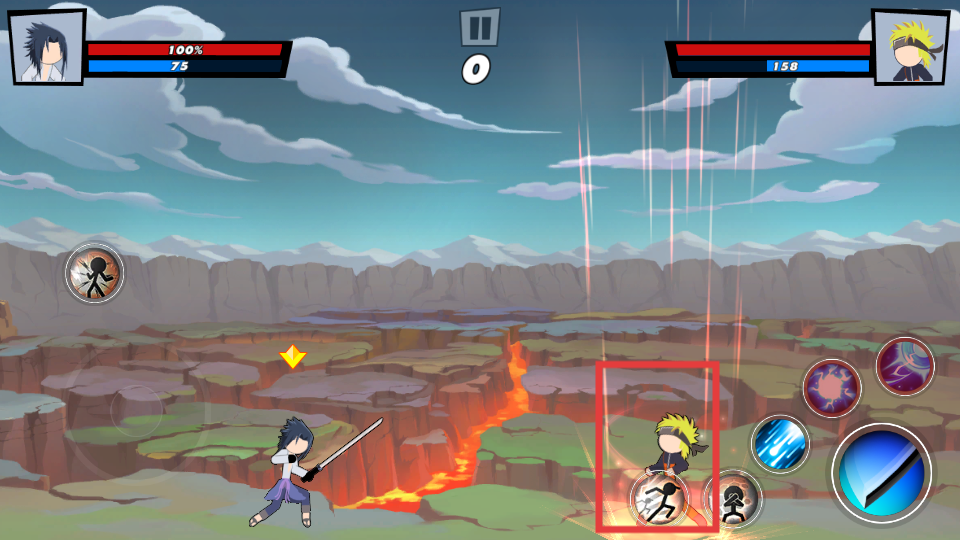Pause the fight with the pause button
This screenshot has height=540, width=960.
pos(479,27)
